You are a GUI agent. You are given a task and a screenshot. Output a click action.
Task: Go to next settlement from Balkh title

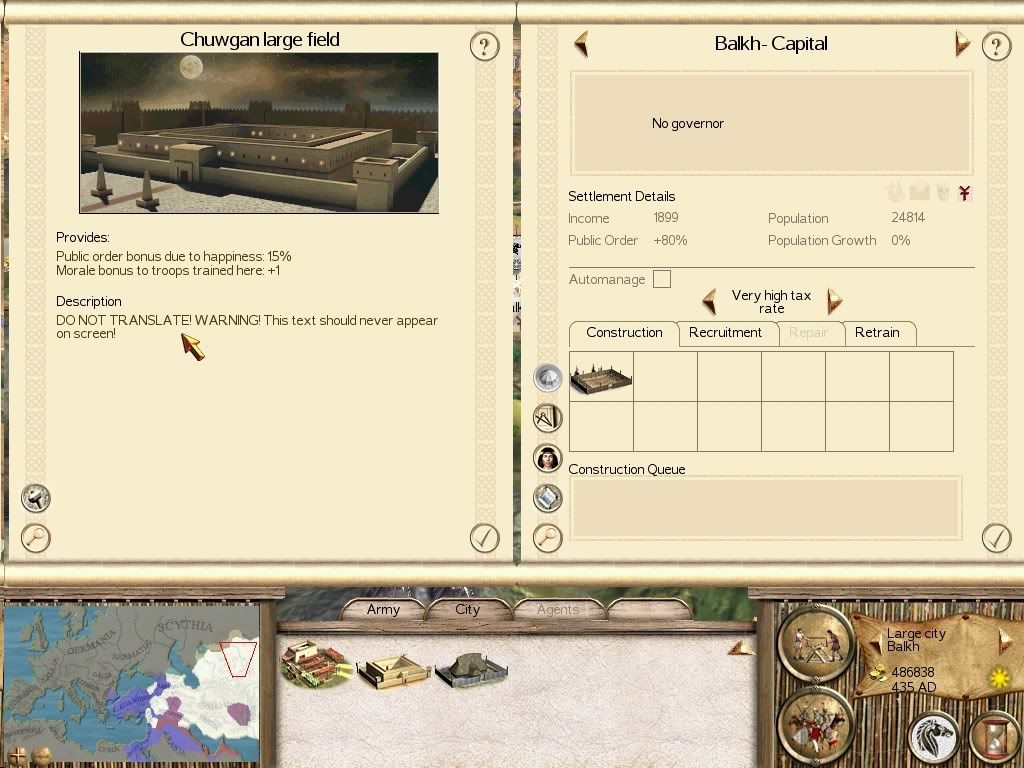point(962,44)
